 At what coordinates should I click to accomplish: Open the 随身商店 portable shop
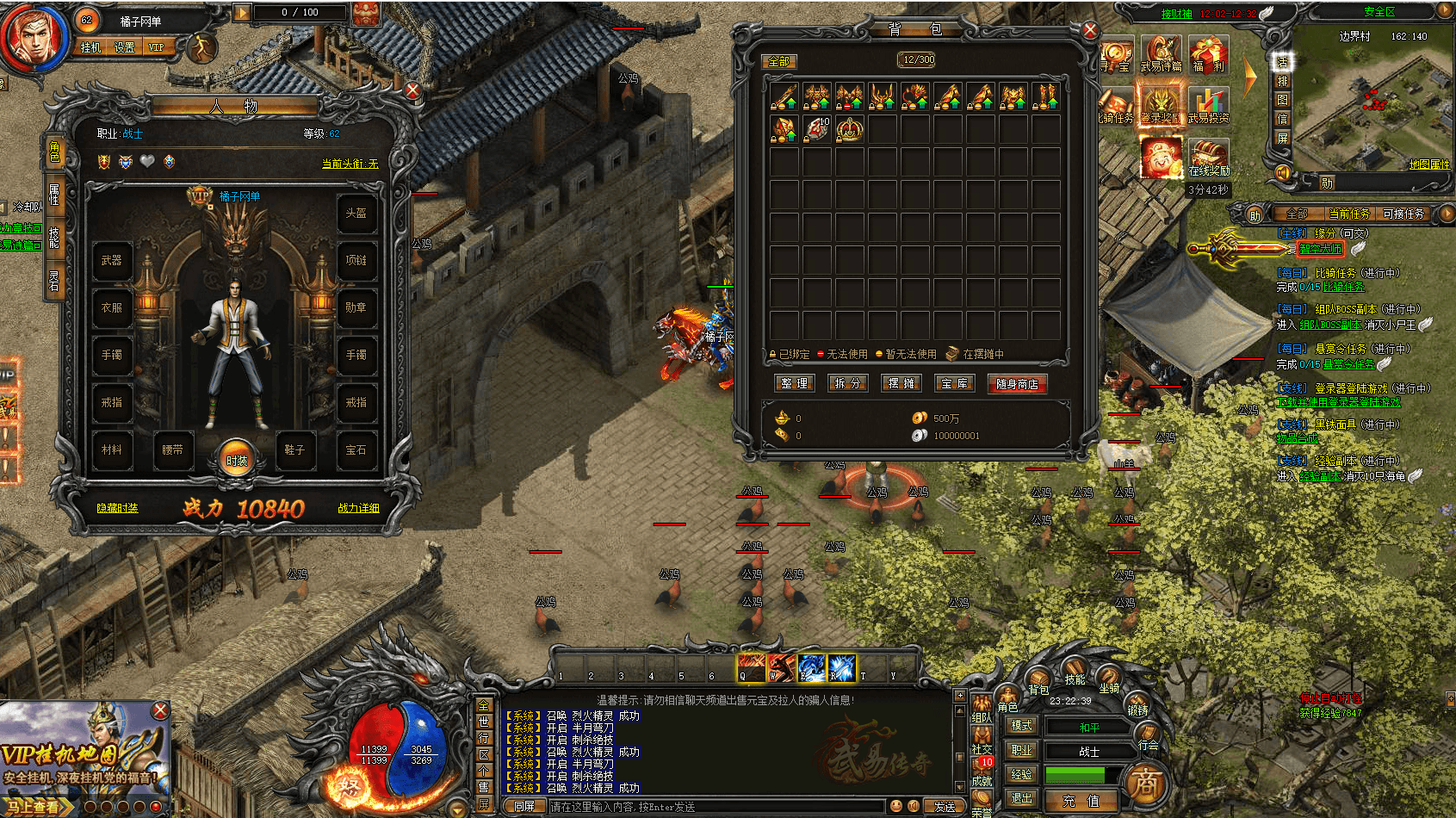tap(1017, 384)
